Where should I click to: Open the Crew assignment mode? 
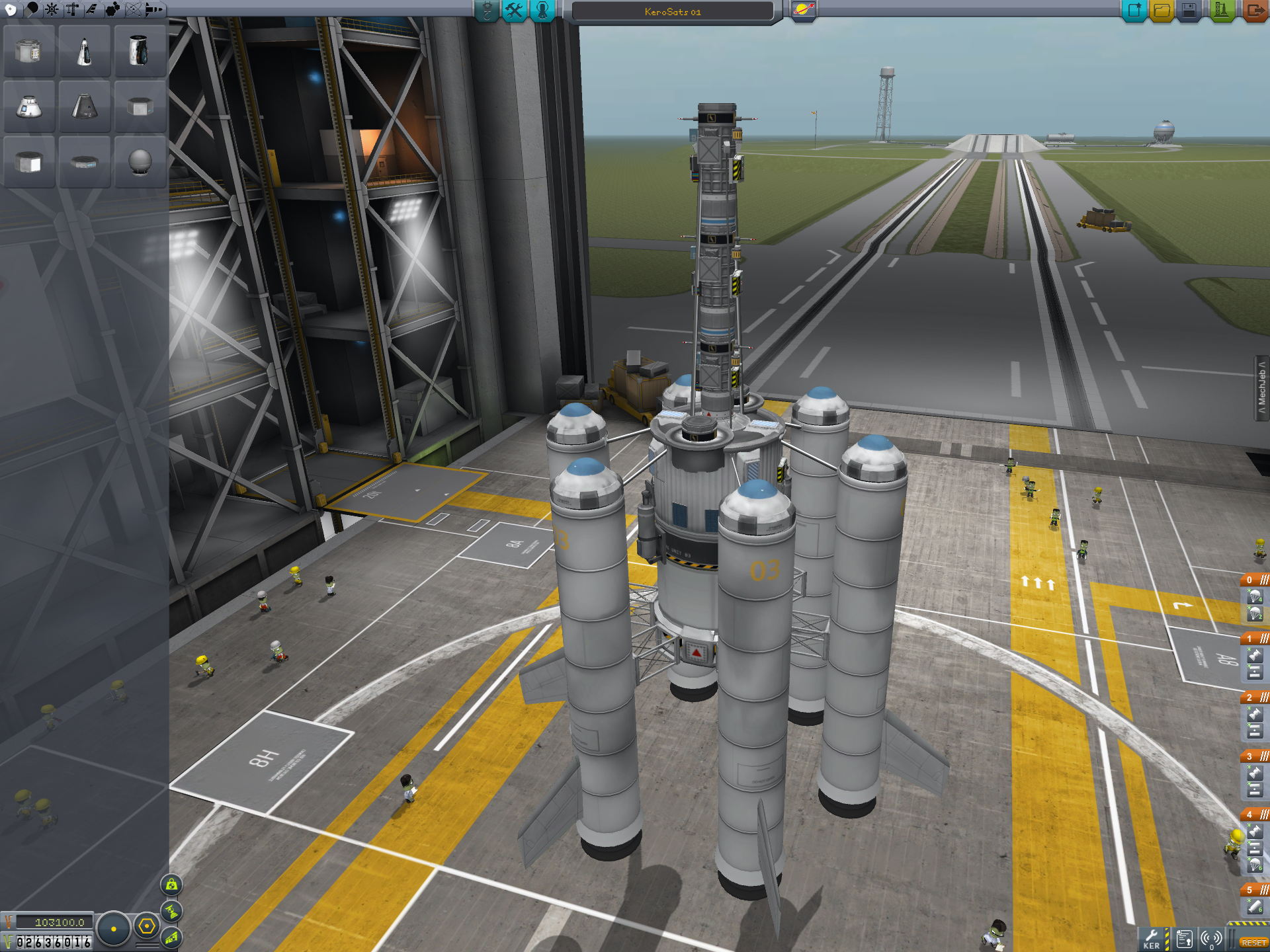pyautogui.click(x=542, y=11)
